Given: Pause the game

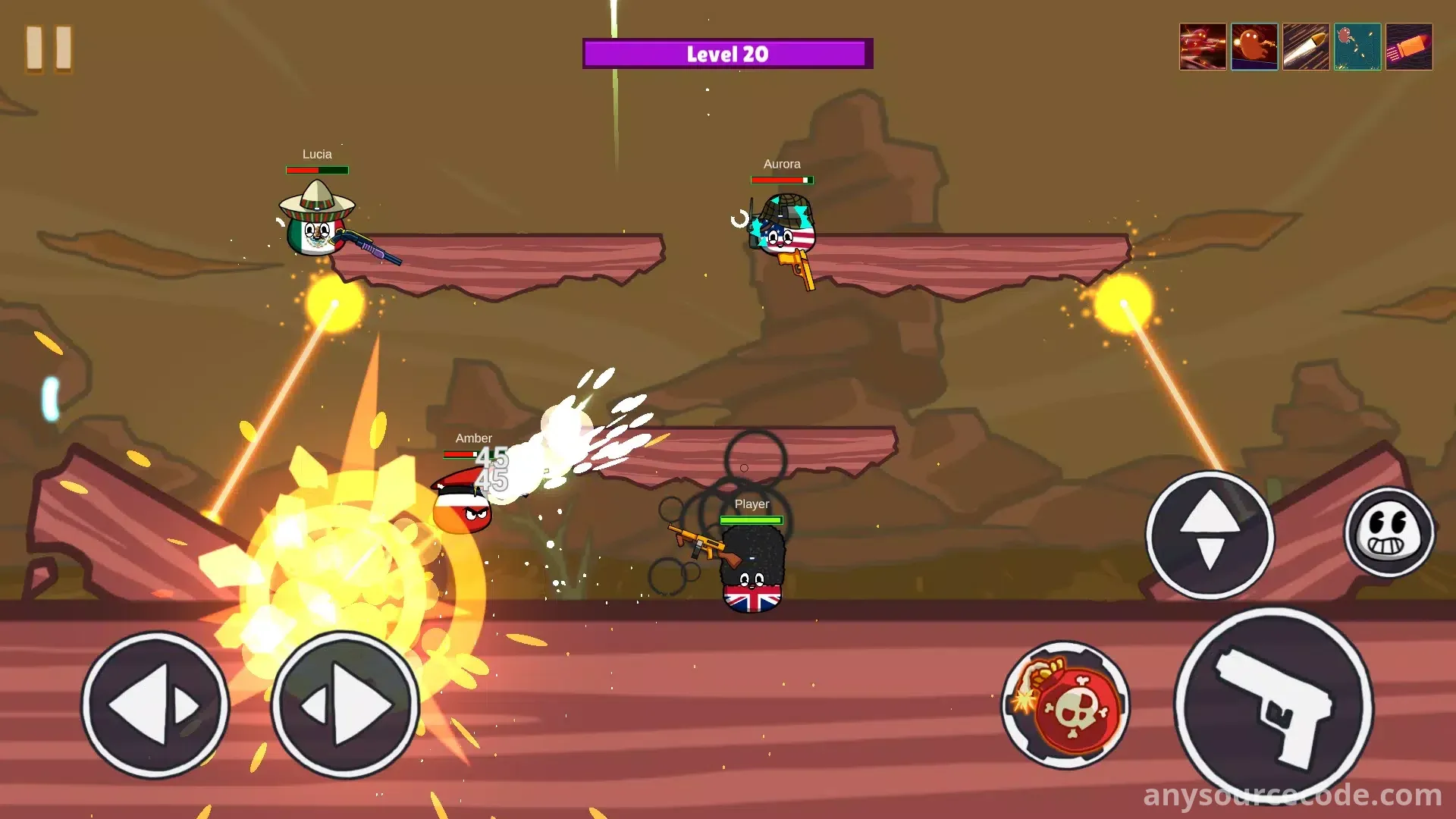Looking at the screenshot, I should [x=49, y=49].
